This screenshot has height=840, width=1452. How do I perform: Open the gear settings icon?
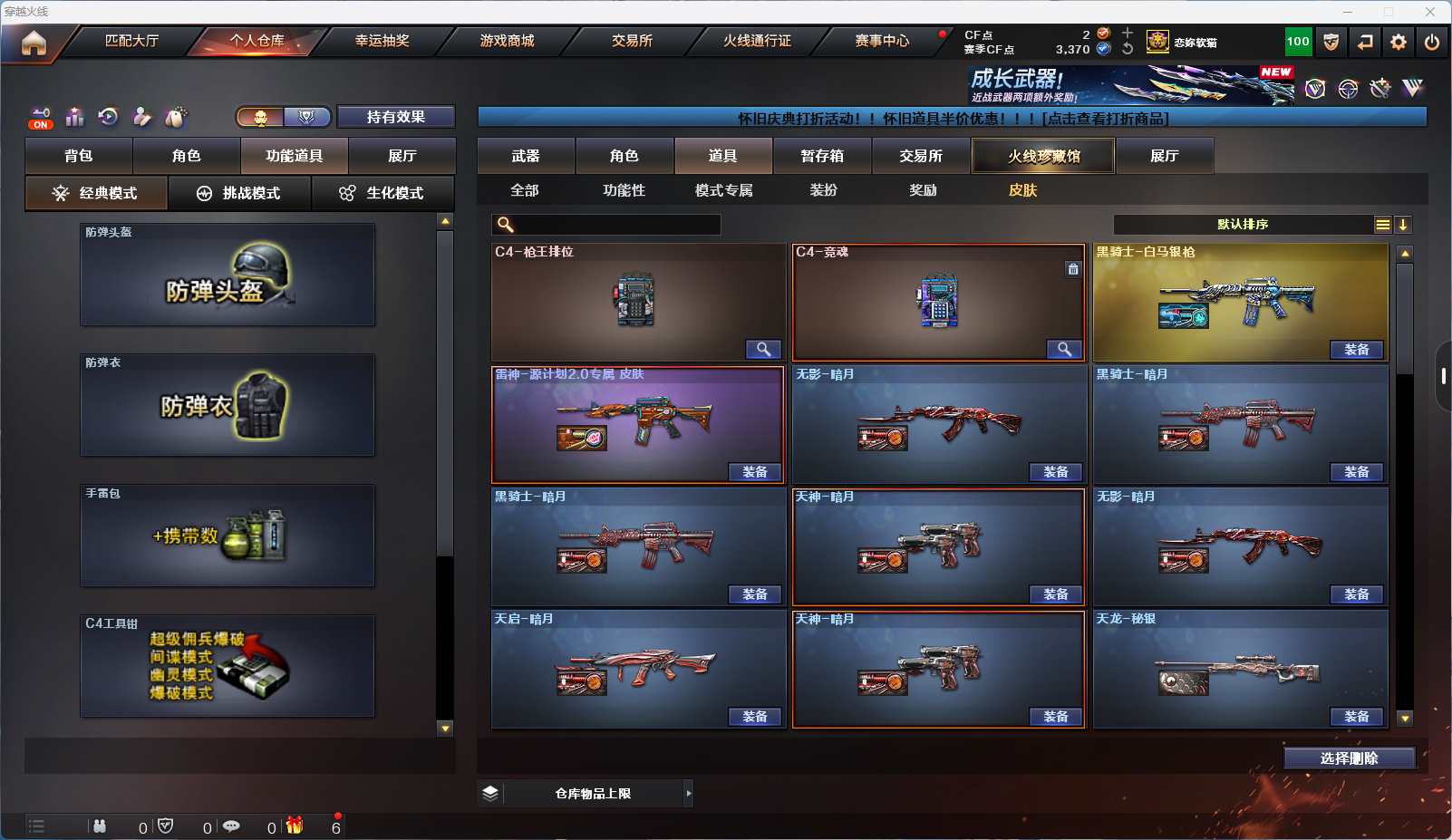click(x=1399, y=42)
